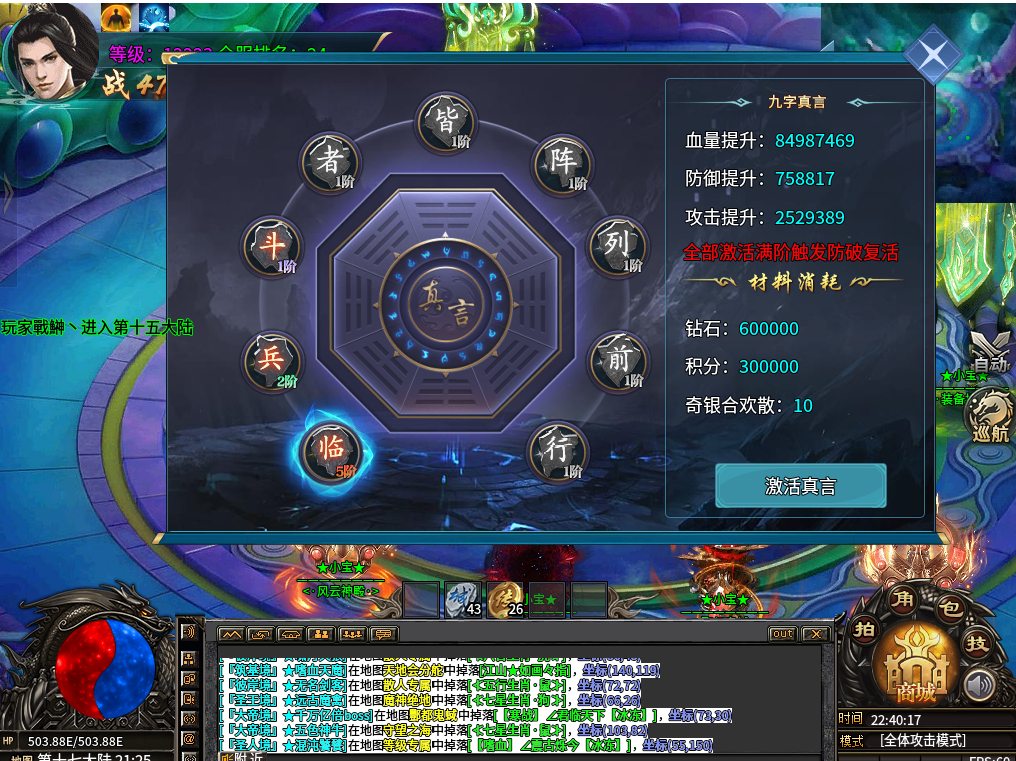
Task: Choose the 阵 mantra rune
Action: (561, 165)
